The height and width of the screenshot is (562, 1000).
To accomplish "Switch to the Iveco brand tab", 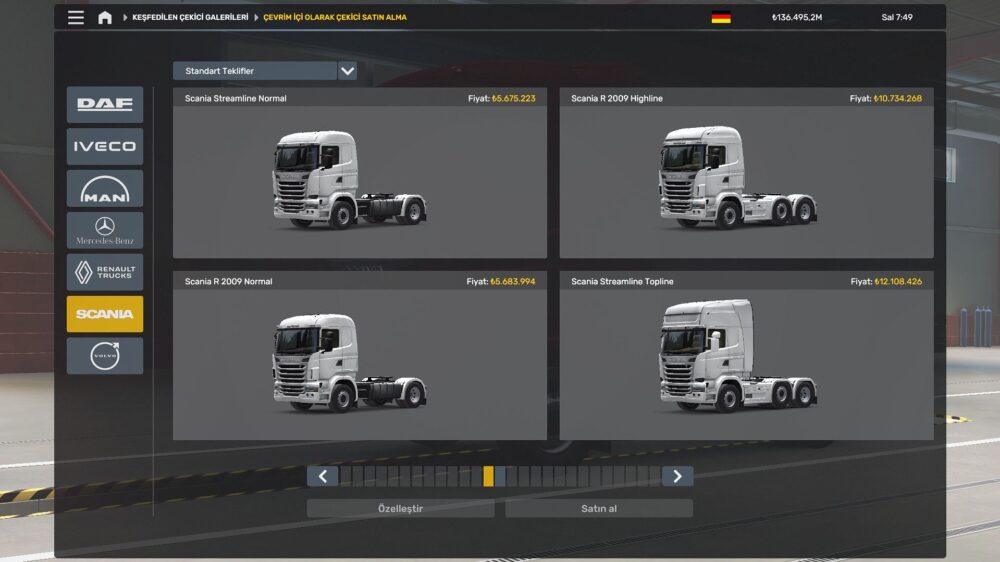I will click(105, 146).
